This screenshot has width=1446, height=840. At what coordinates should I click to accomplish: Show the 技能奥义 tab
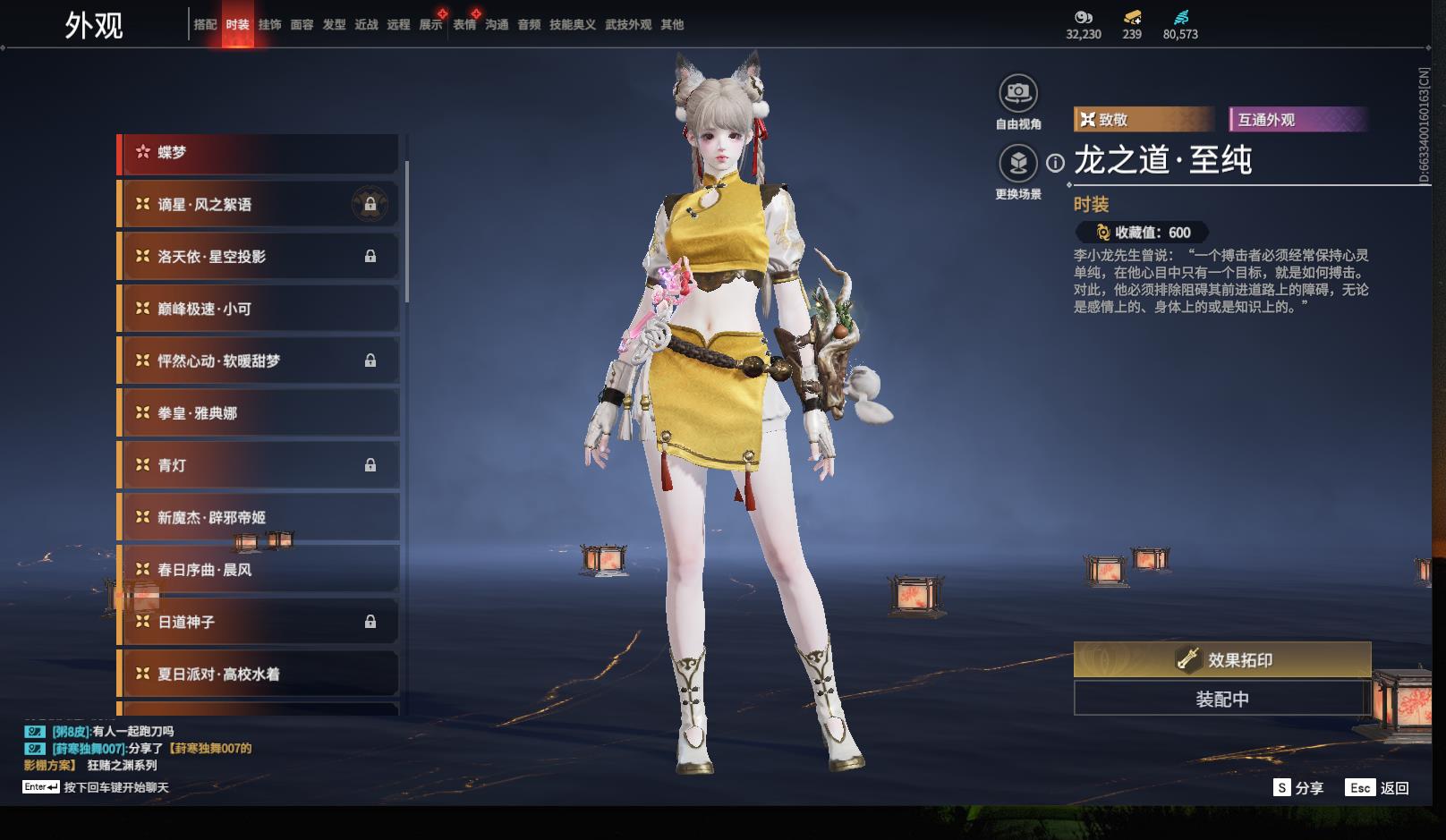click(x=572, y=25)
